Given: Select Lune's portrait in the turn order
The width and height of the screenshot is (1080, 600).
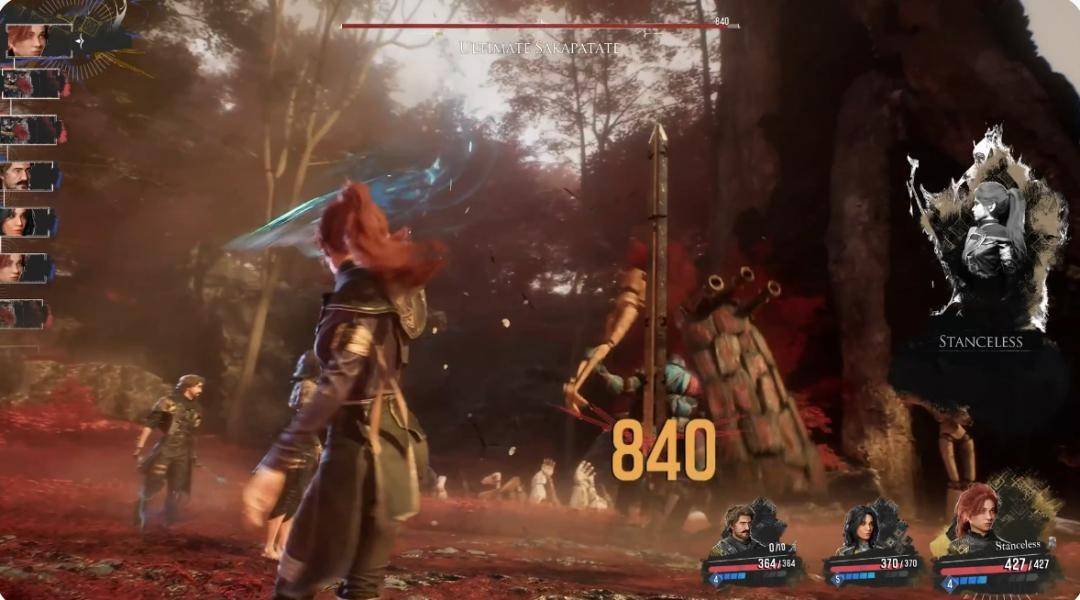Looking at the screenshot, I should pos(25,222).
